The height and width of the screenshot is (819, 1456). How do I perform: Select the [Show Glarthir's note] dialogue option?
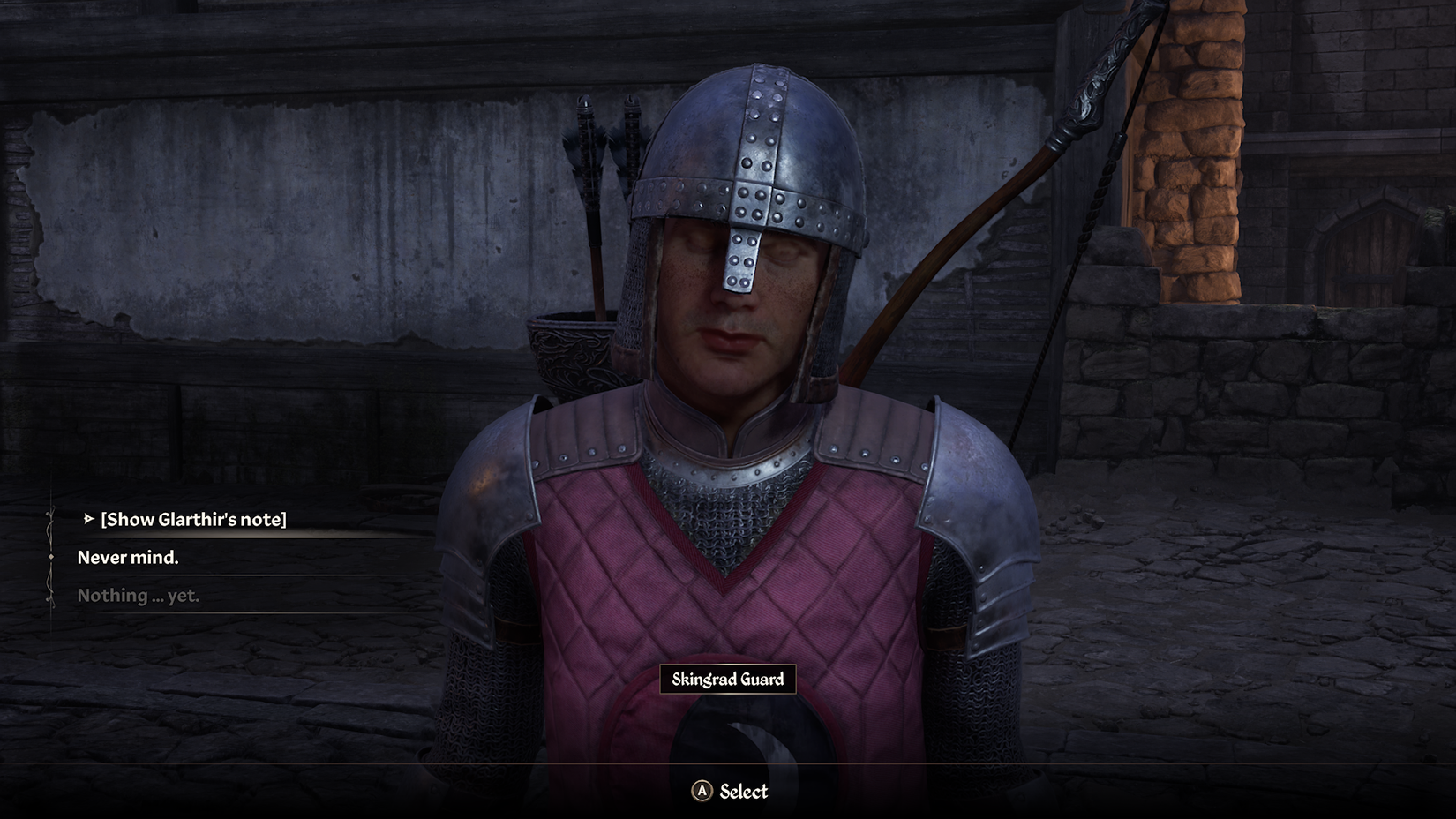click(196, 520)
